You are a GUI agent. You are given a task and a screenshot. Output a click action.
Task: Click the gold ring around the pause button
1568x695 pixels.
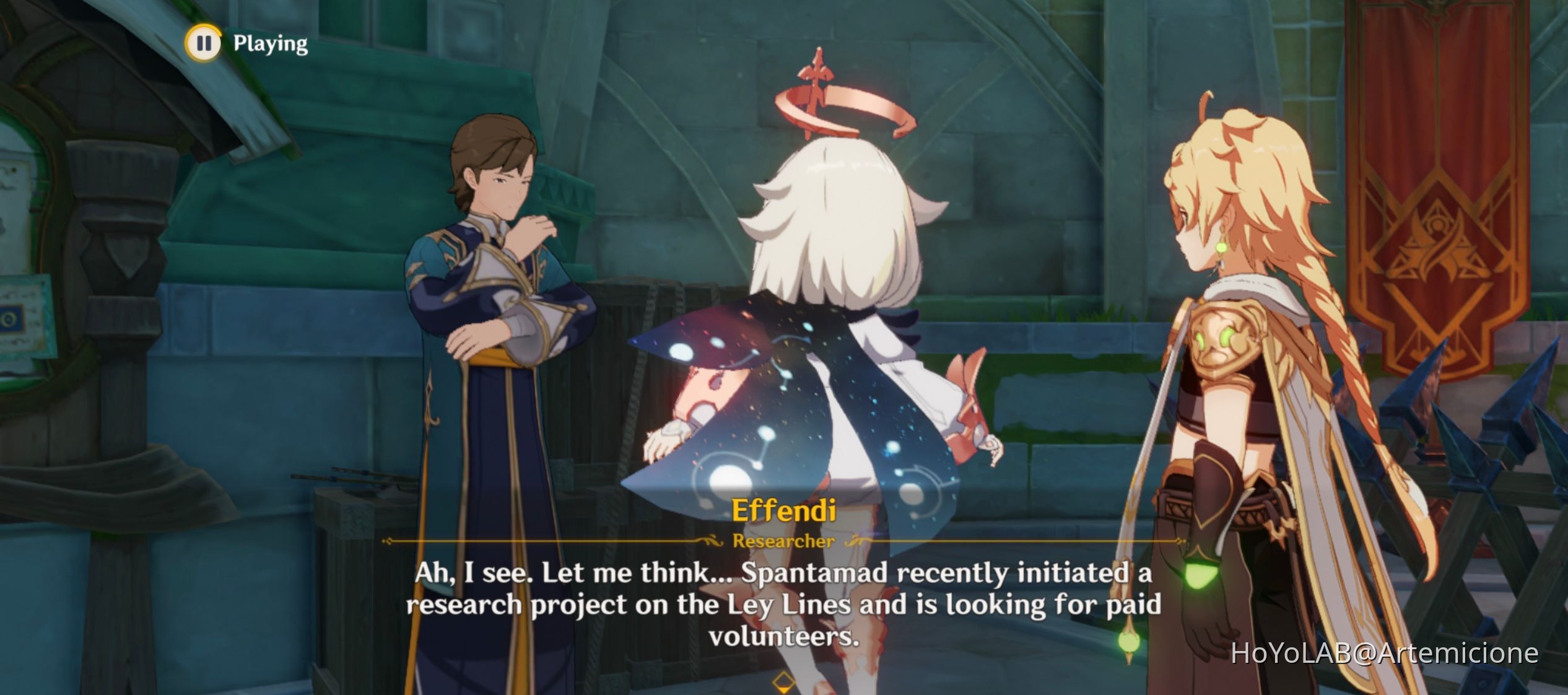click(x=205, y=43)
